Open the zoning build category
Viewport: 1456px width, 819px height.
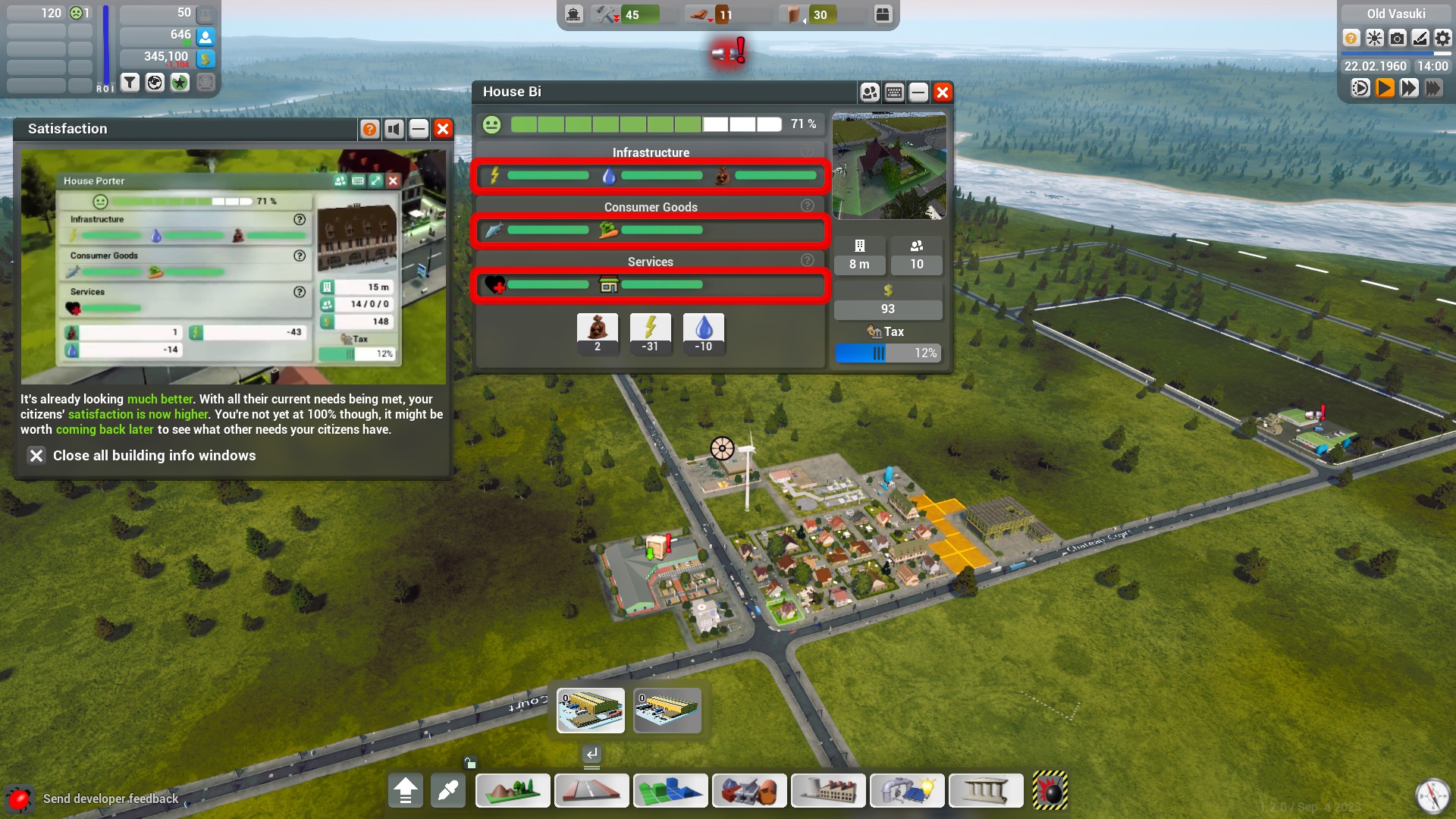point(670,791)
